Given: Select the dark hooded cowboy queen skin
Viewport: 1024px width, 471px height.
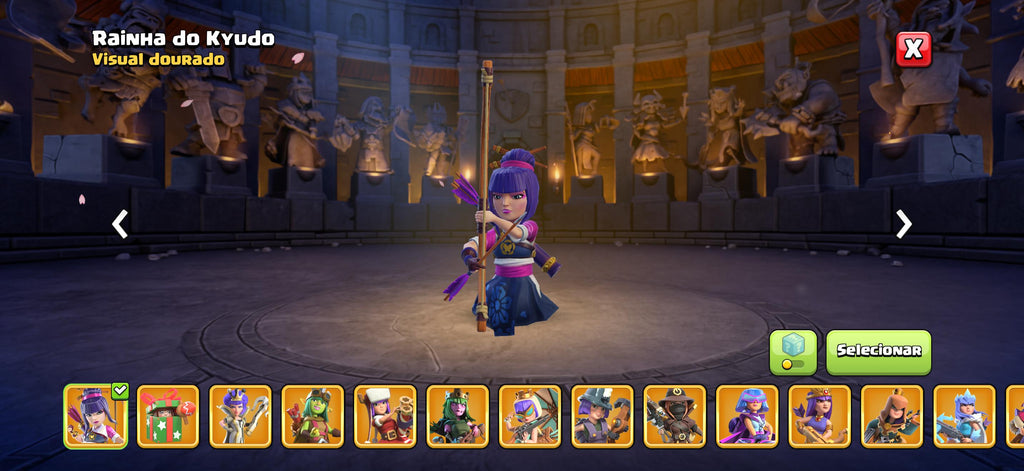Looking at the screenshot, I should (x=675, y=416).
